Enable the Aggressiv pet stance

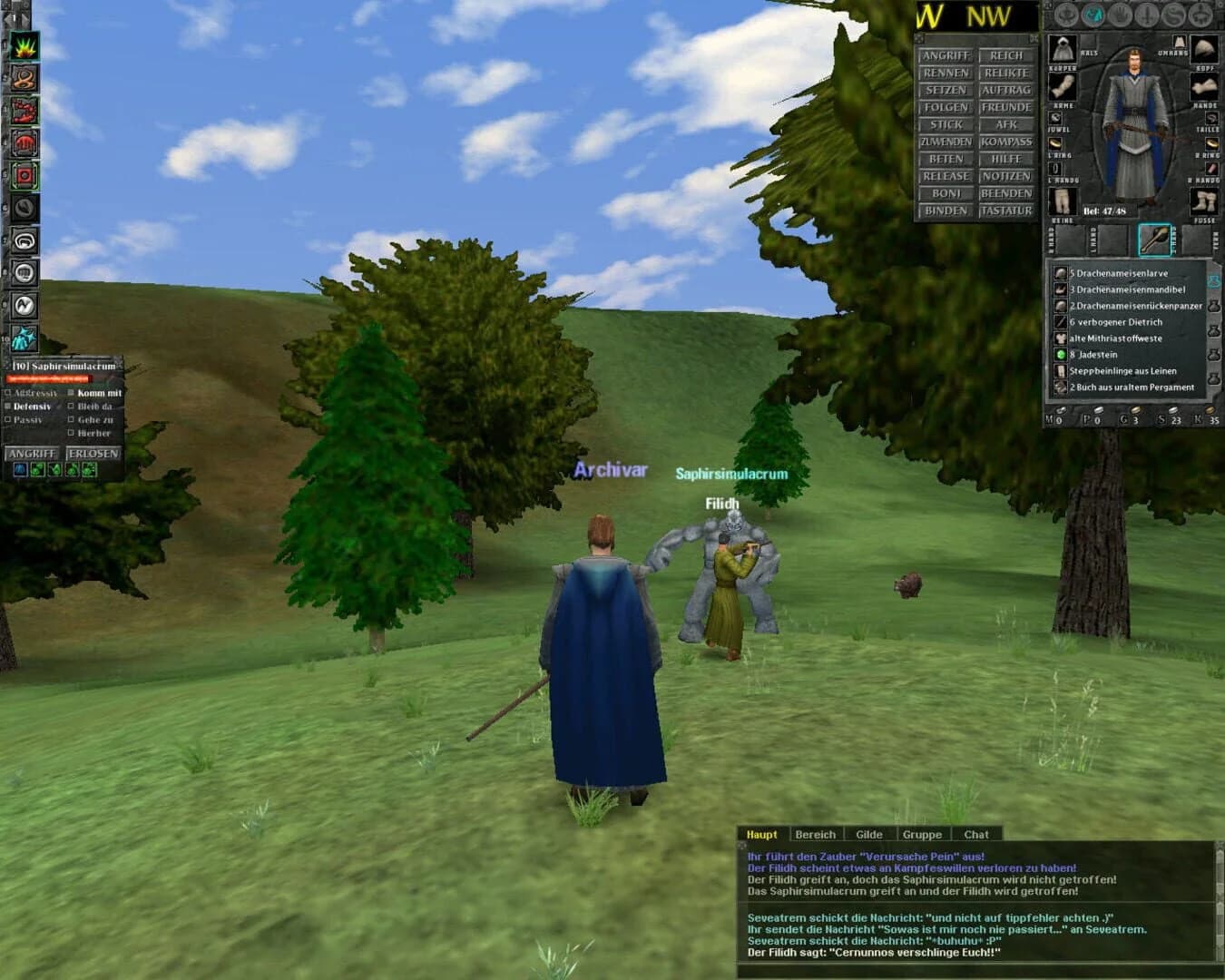pyautogui.click(x=8, y=393)
